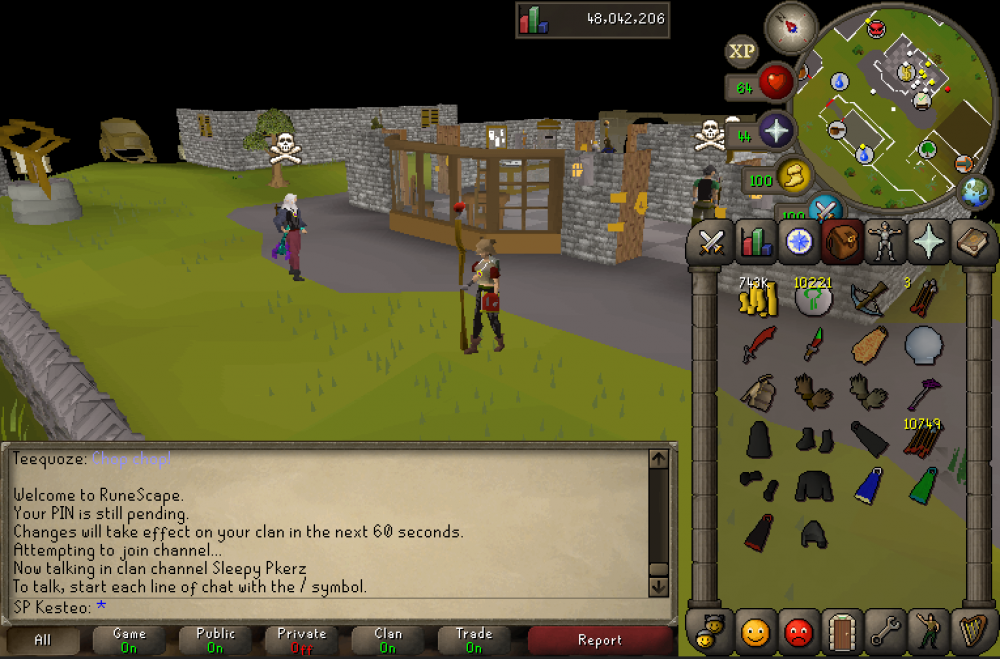Open the Combat Options tab
This screenshot has height=659, width=1000.
click(x=712, y=242)
